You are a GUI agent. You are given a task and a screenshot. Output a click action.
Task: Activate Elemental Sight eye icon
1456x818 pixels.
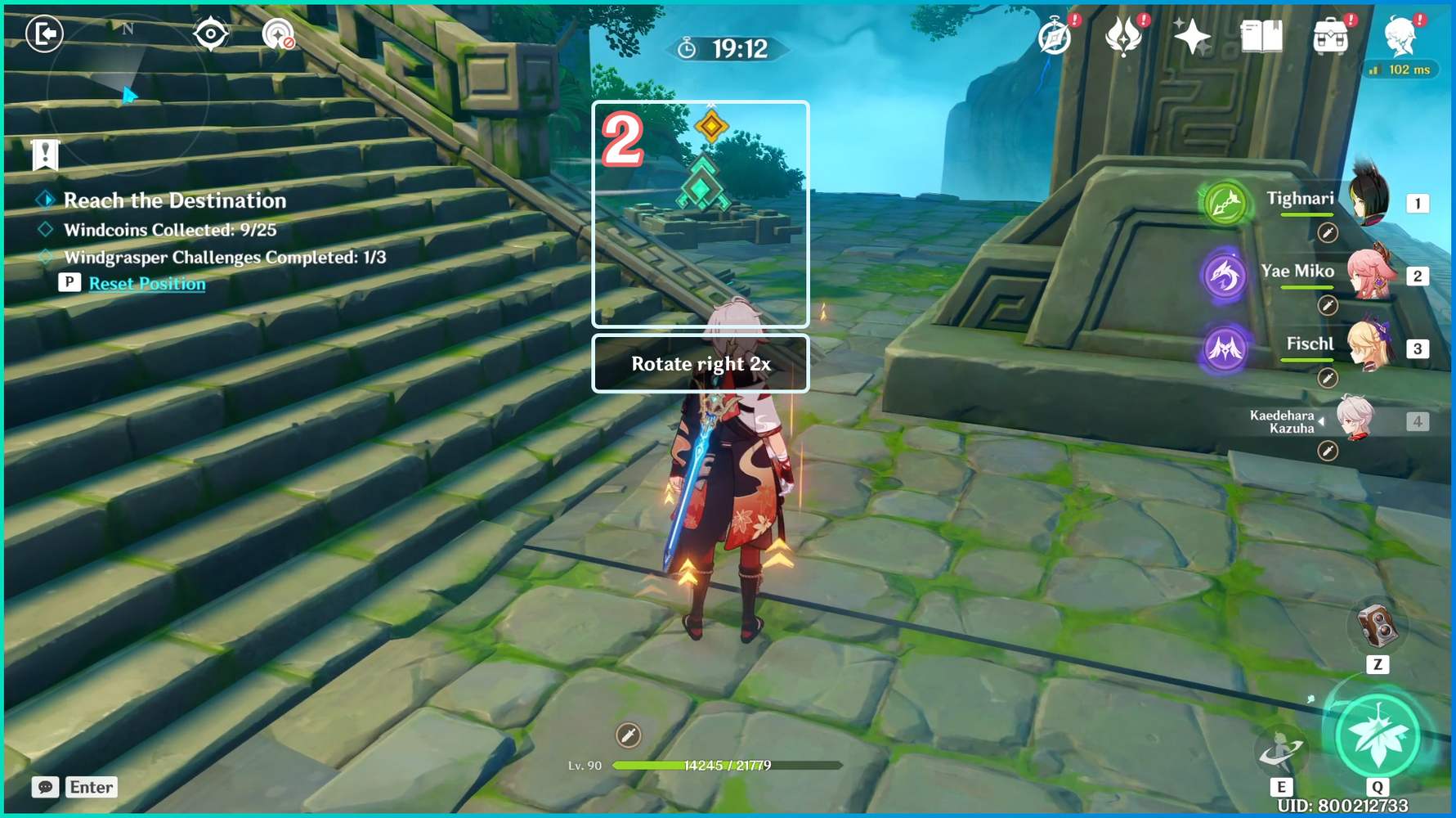point(211,34)
